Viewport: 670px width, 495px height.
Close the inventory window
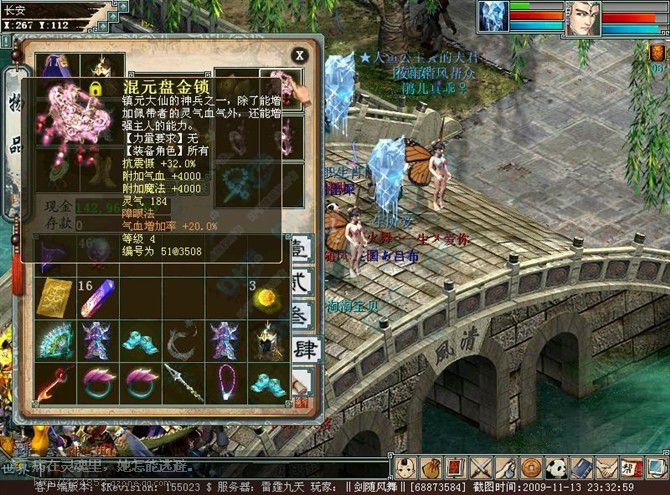click(298, 55)
